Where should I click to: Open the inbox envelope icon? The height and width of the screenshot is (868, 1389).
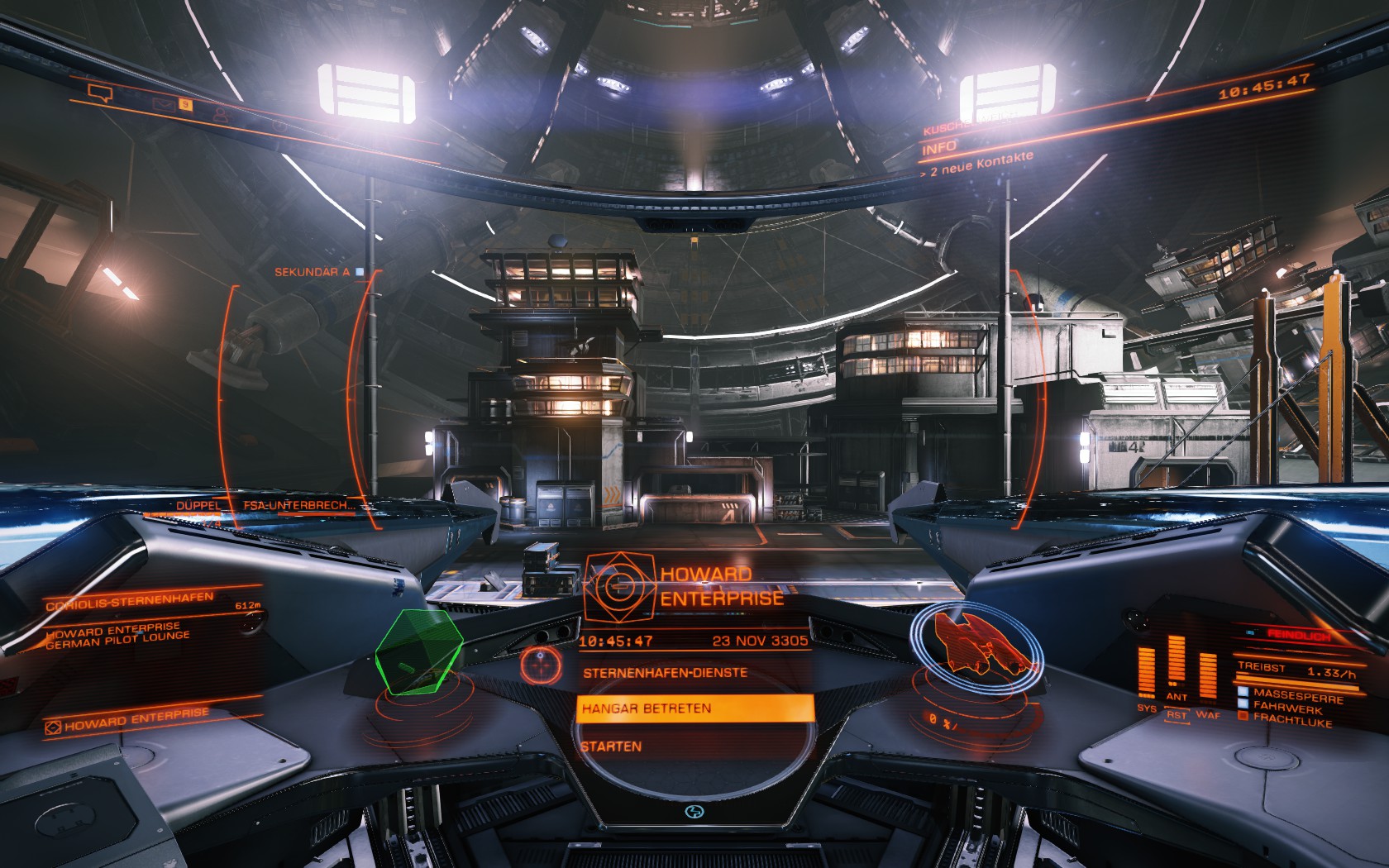(161, 104)
